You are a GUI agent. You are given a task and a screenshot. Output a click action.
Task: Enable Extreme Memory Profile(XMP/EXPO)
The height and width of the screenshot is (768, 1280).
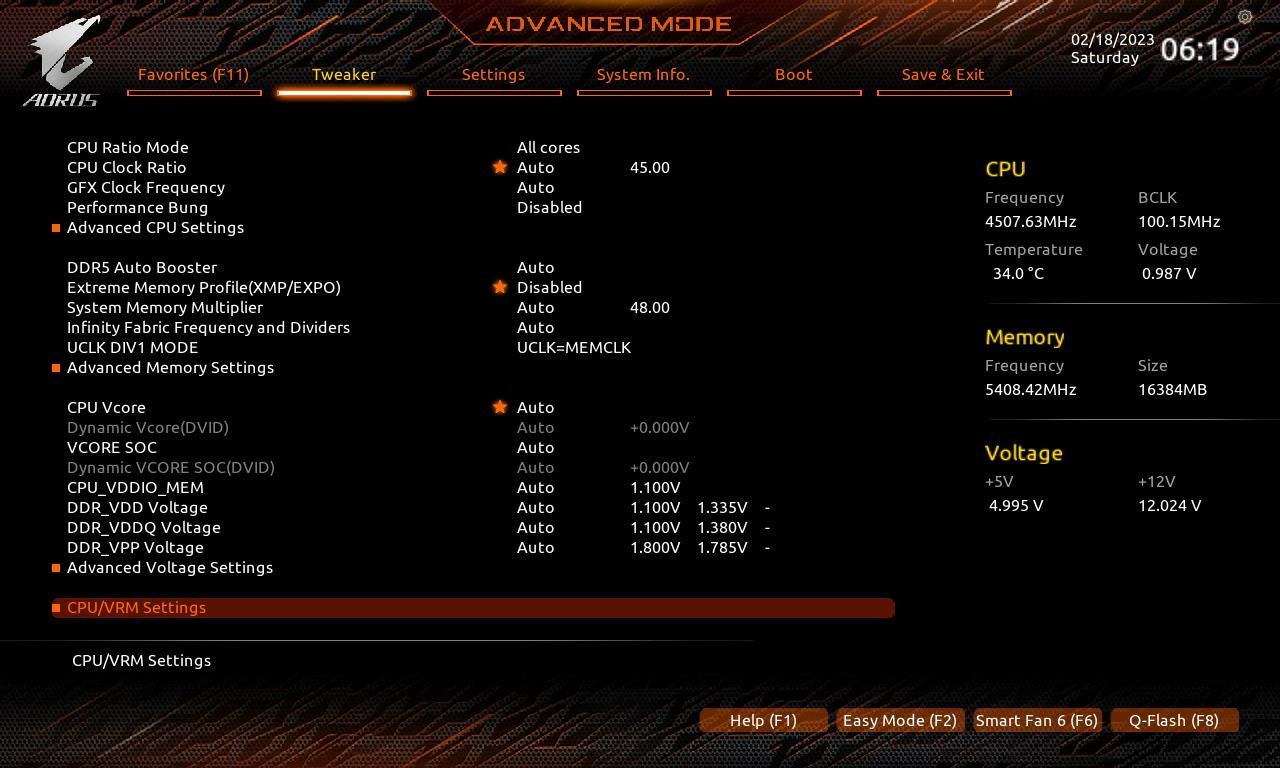(x=549, y=287)
